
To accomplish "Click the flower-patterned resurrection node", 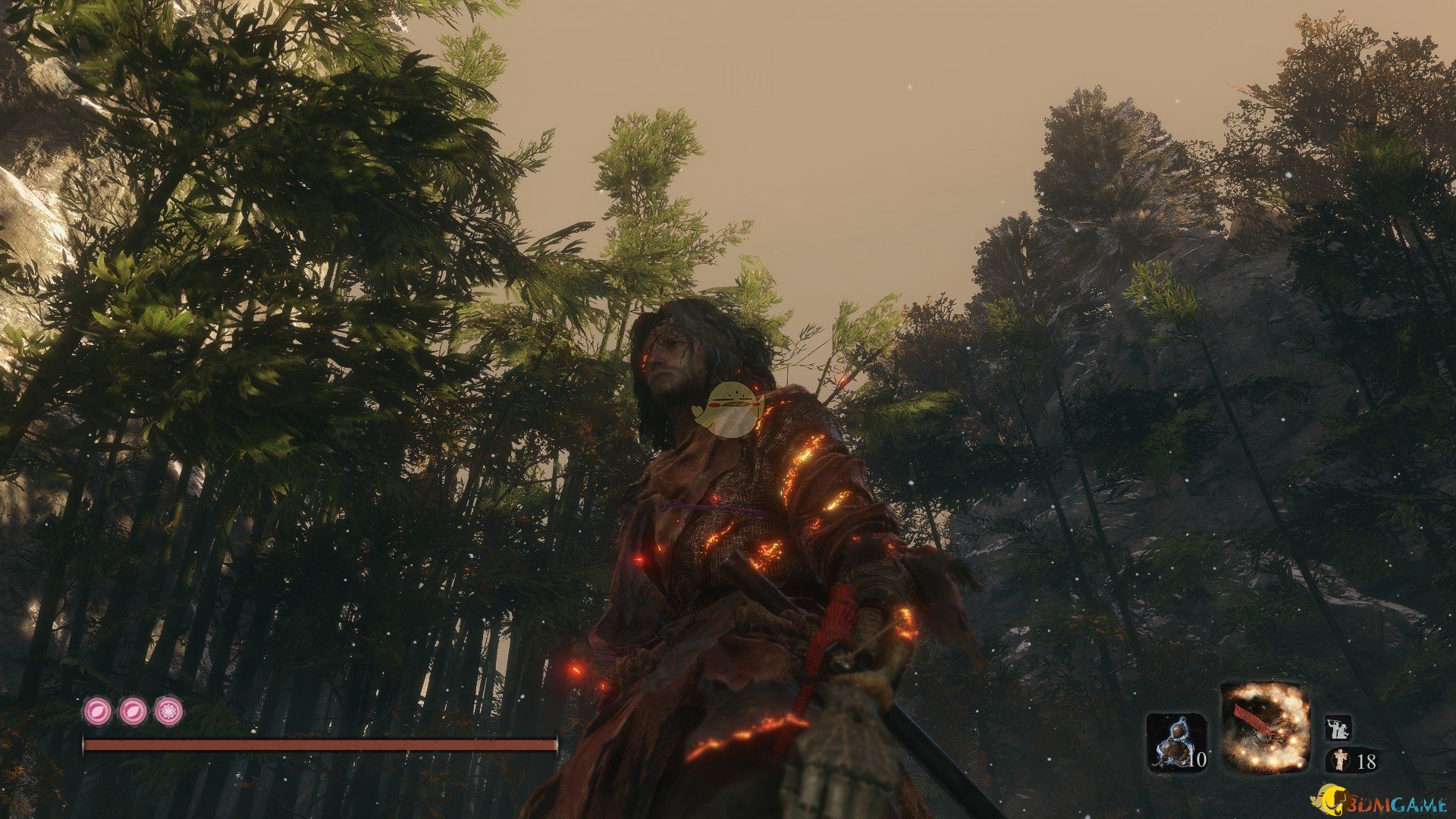I will click(168, 711).
